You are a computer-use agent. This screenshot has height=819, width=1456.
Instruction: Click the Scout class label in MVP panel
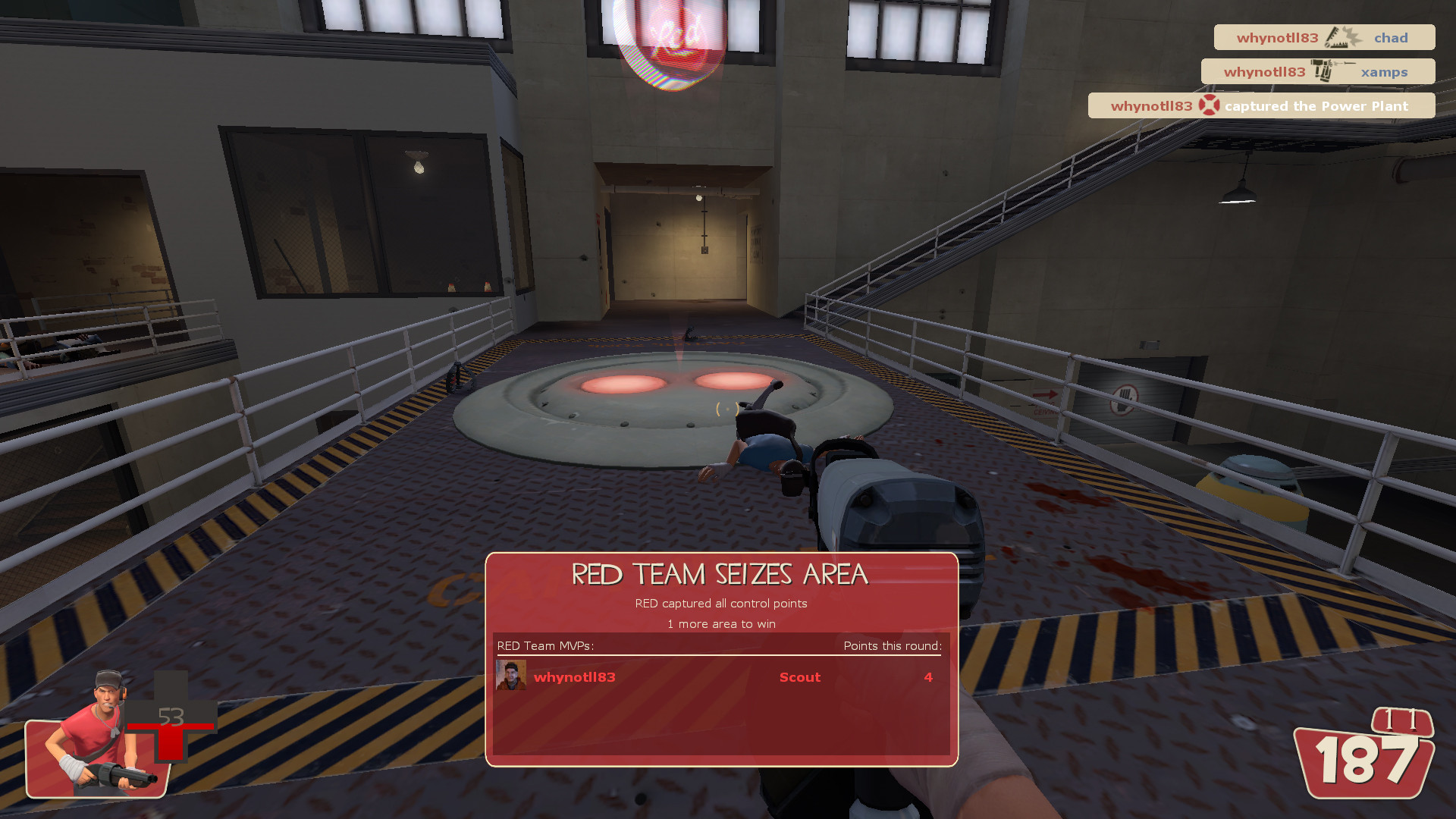click(x=799, y=677)
